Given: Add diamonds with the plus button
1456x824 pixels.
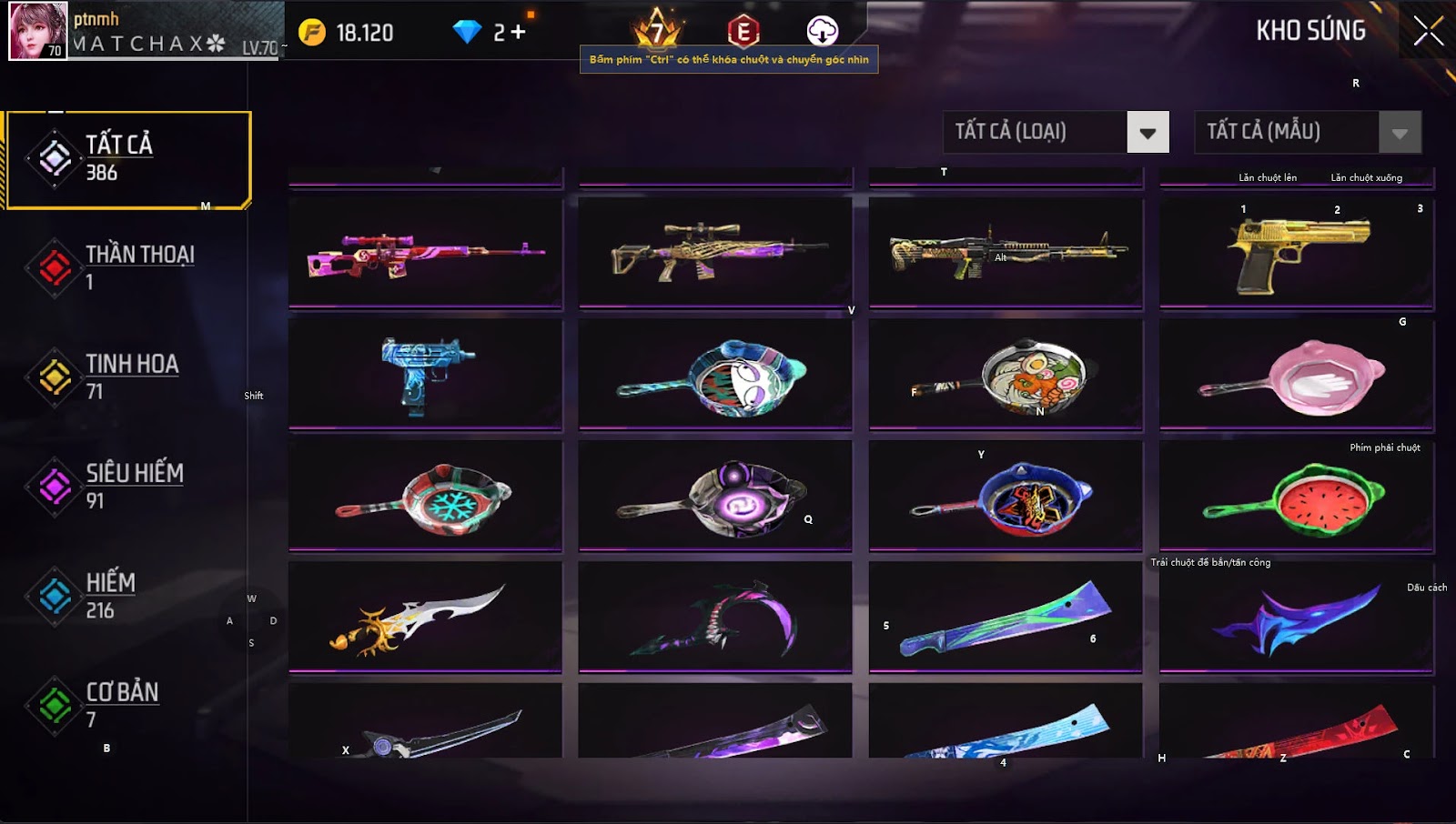Looking at the screenshot, I should (518, 33).
